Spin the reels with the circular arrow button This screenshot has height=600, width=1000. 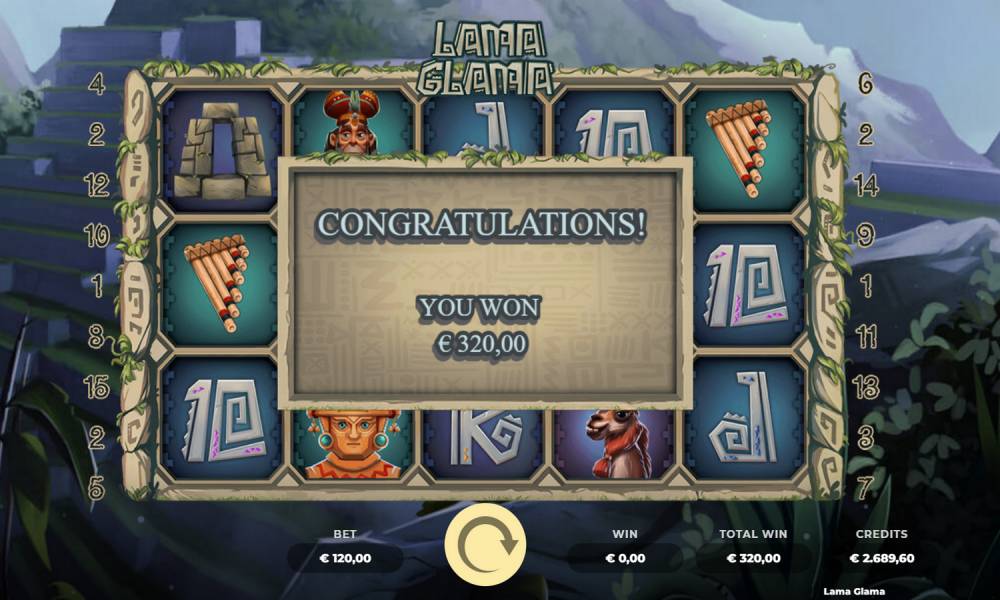[x=485, y=544]
